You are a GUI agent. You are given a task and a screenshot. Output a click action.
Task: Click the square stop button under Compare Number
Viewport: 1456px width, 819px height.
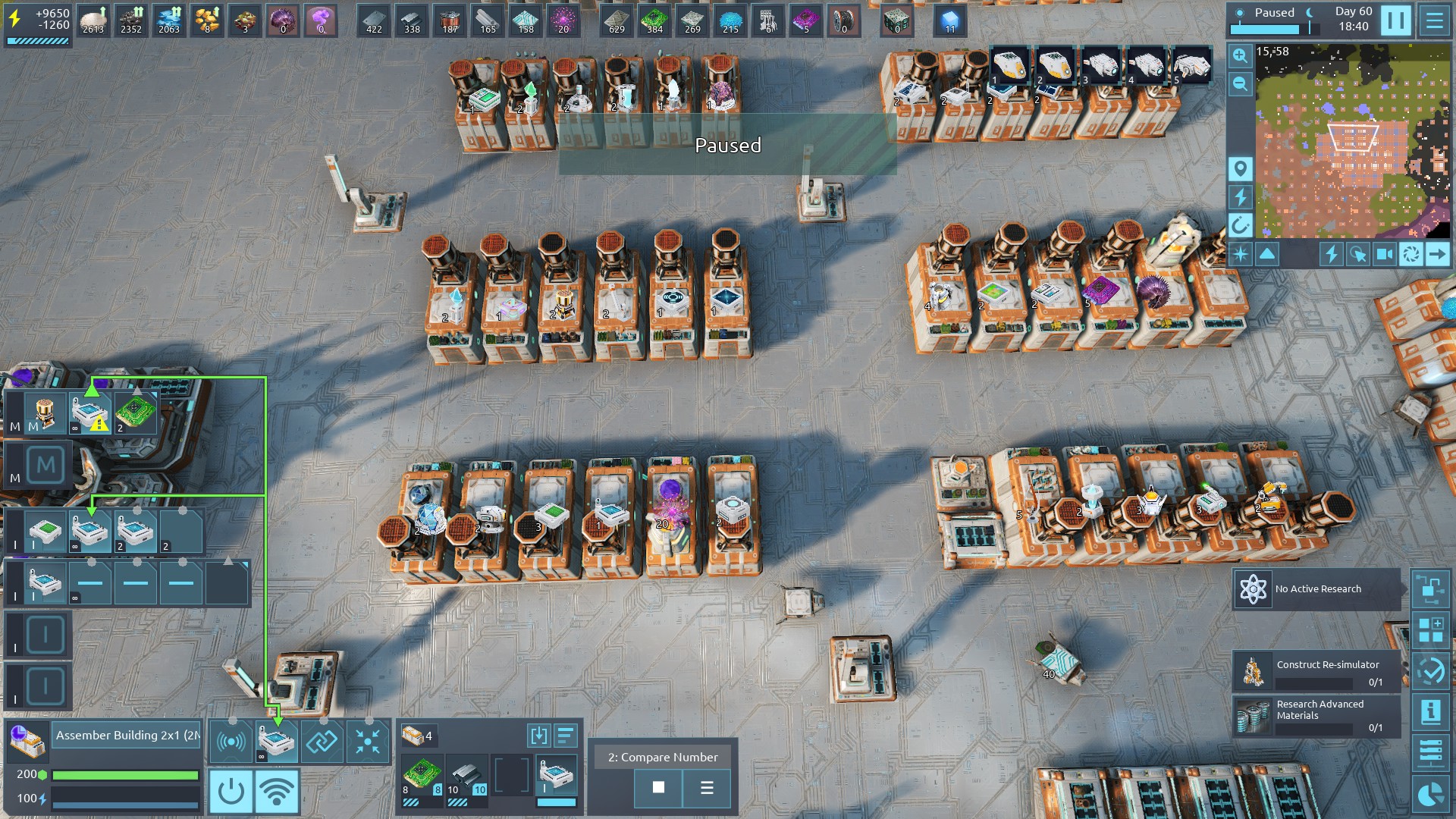(x=658, y=788)
